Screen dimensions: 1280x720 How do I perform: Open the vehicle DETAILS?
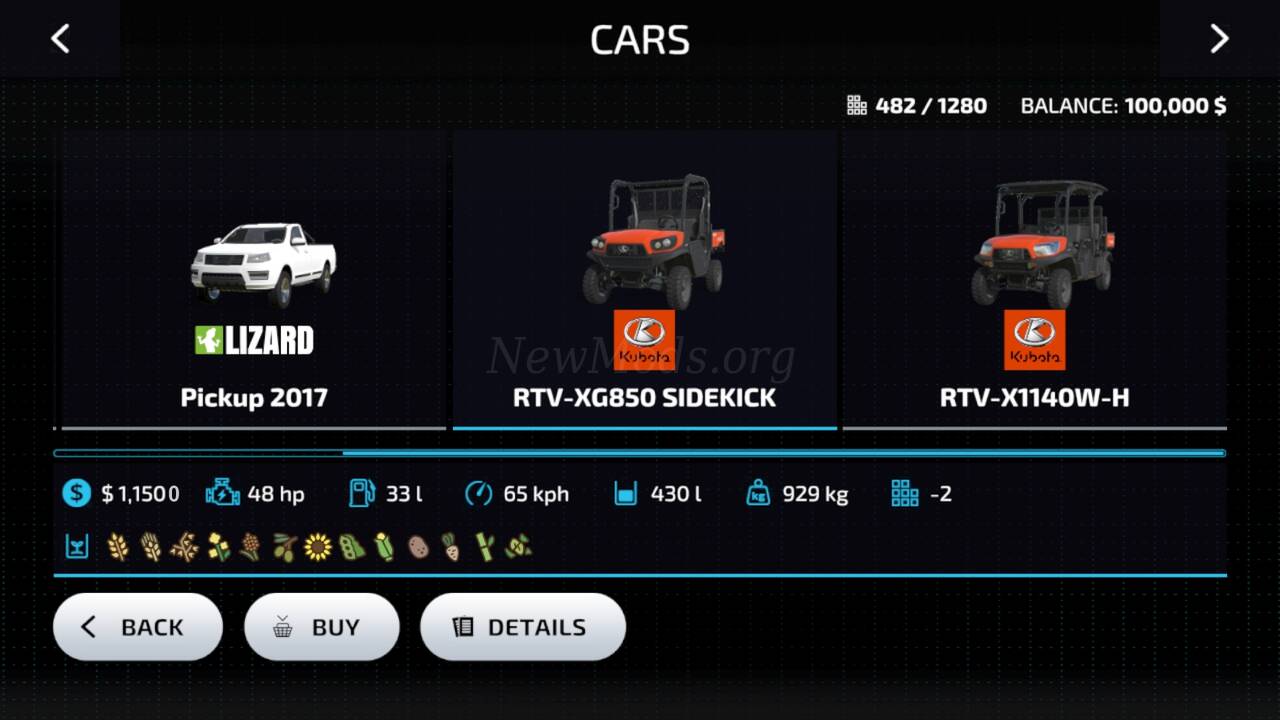[522, 627]
